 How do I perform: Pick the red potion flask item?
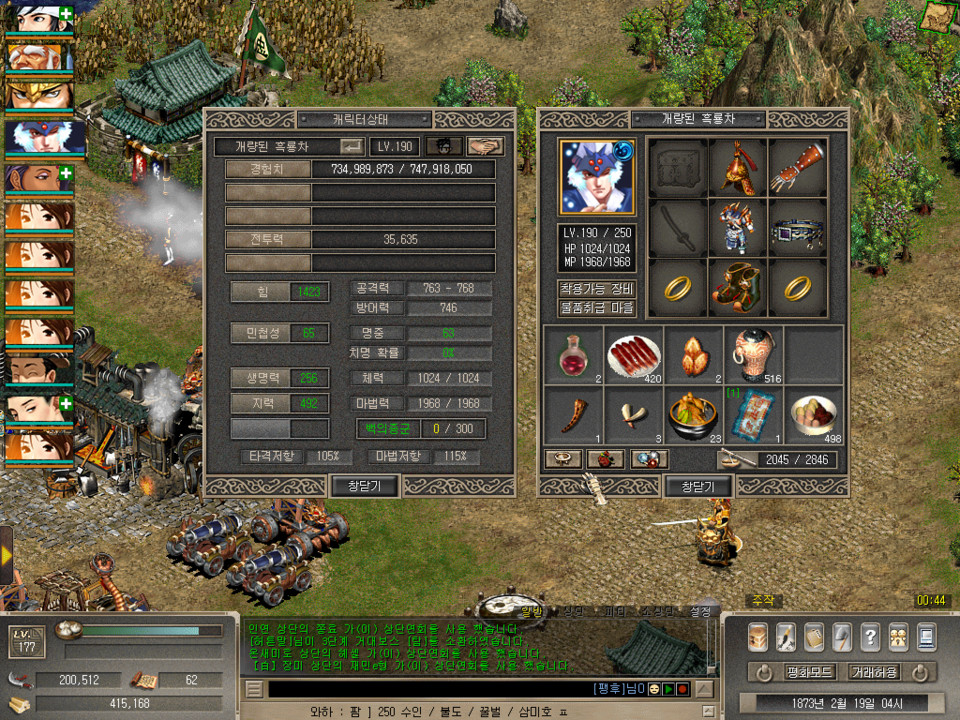click(573, 355)
